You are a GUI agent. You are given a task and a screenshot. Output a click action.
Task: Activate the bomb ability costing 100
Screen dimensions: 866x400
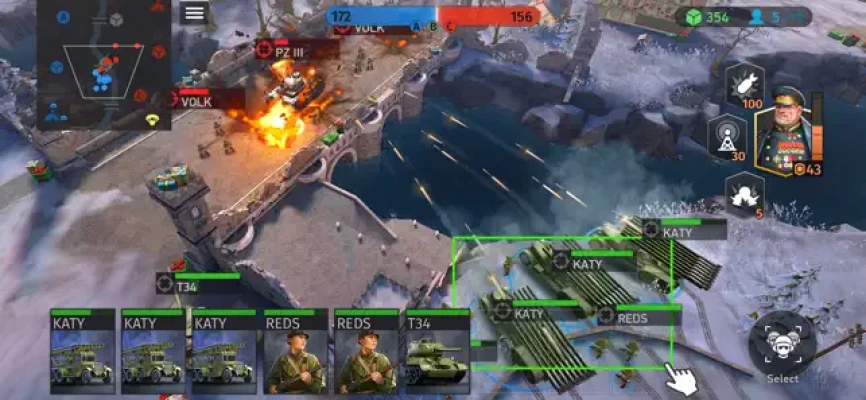[x=744, y=85]
